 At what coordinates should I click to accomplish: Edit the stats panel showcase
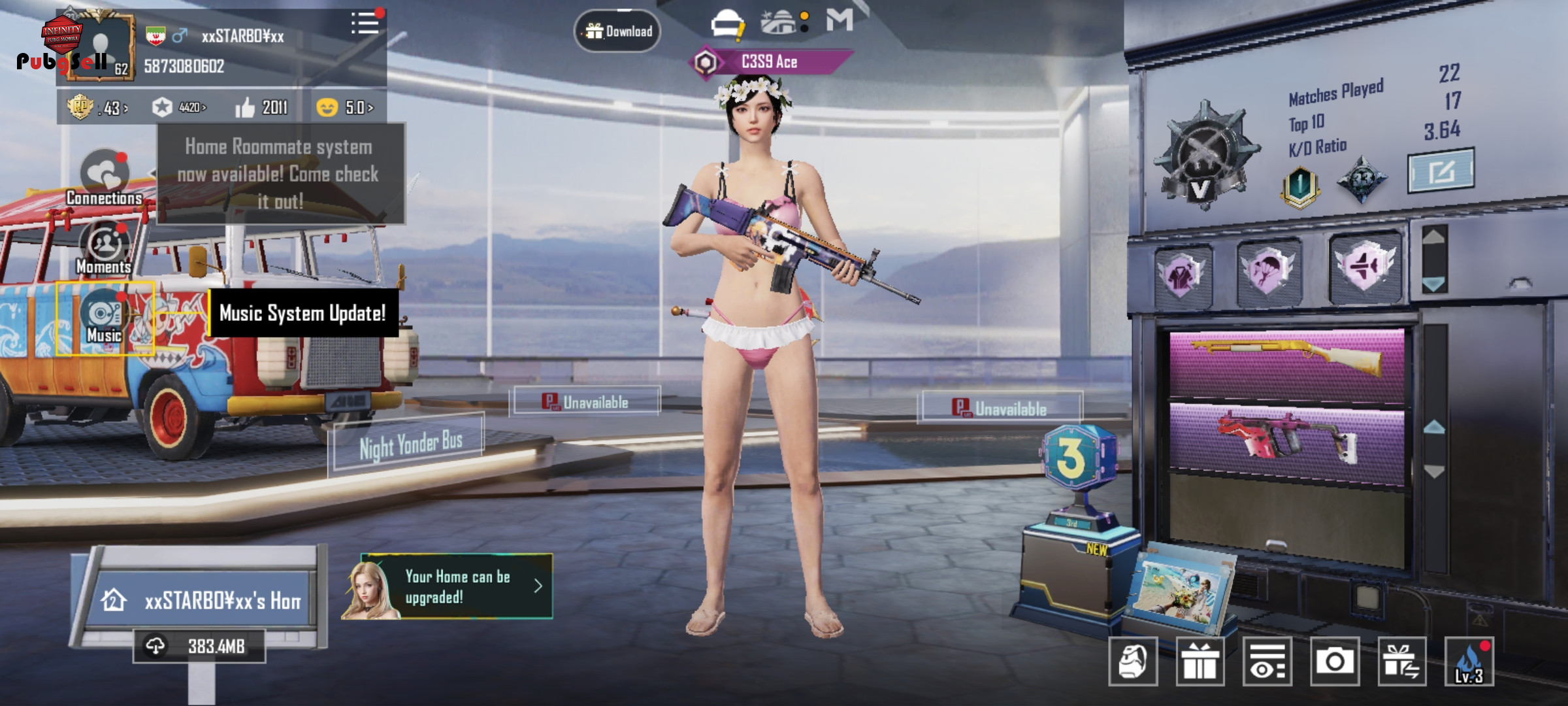1440,171
